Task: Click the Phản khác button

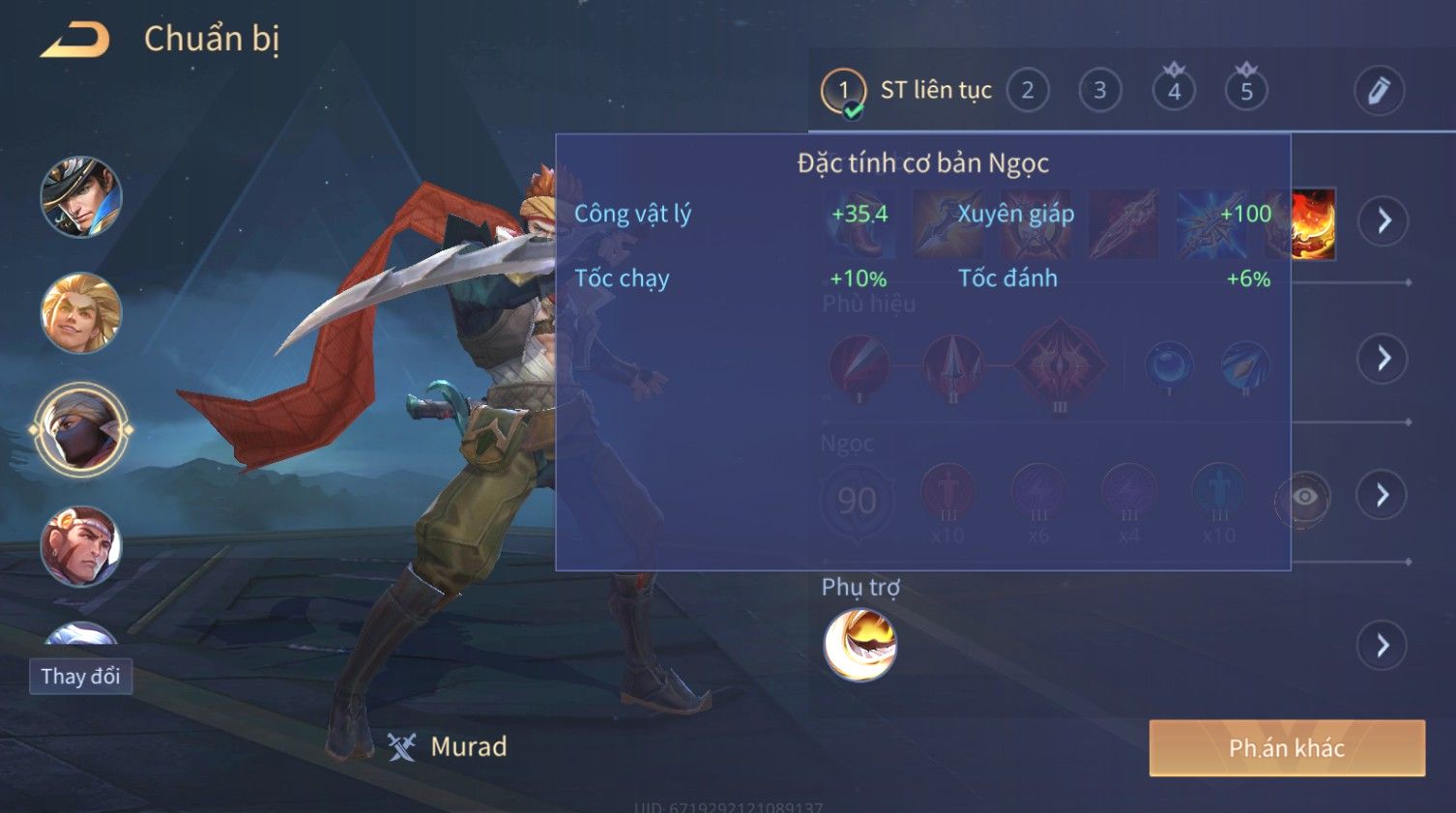Action: (1287, 748)
